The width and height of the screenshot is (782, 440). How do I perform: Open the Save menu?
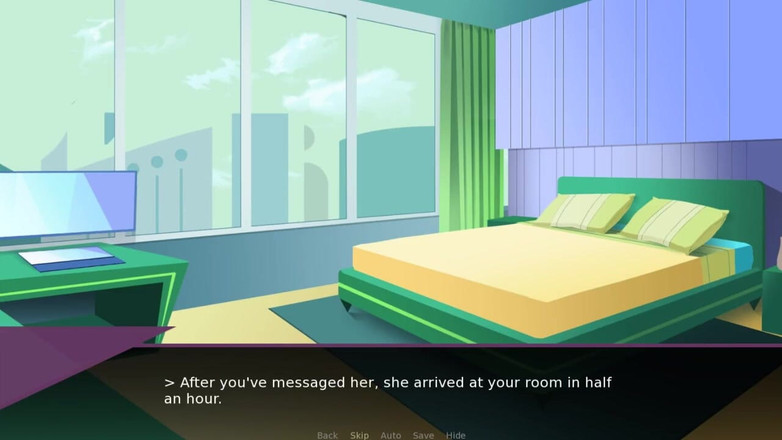coord(423,435)
